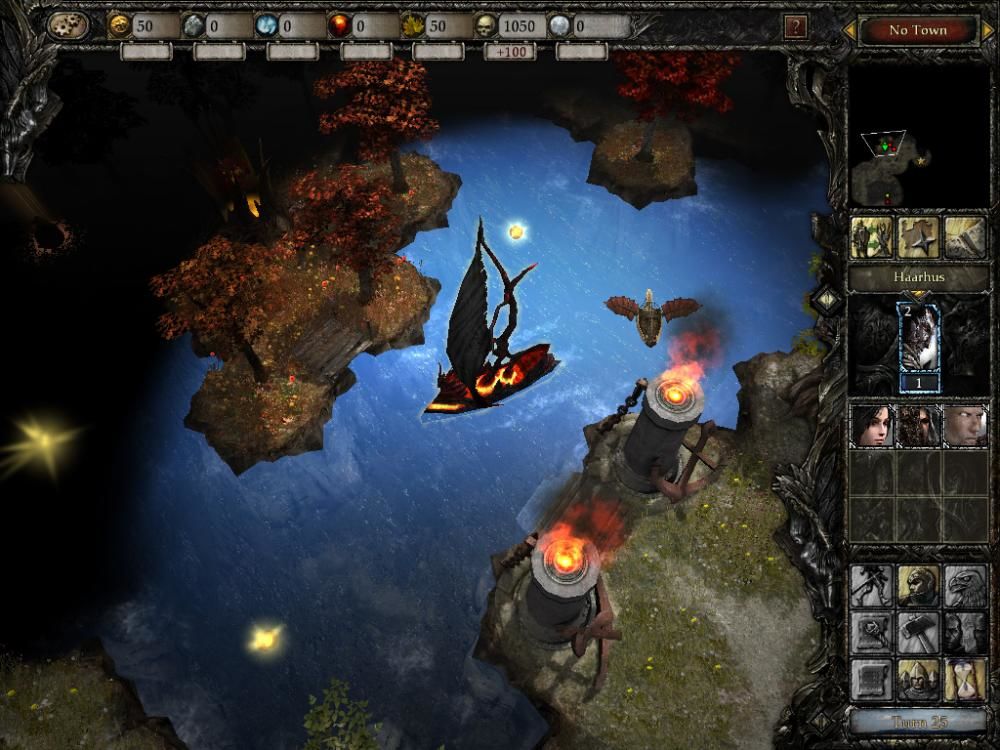Click the three helmeted soldiers icon

(918, 680)
